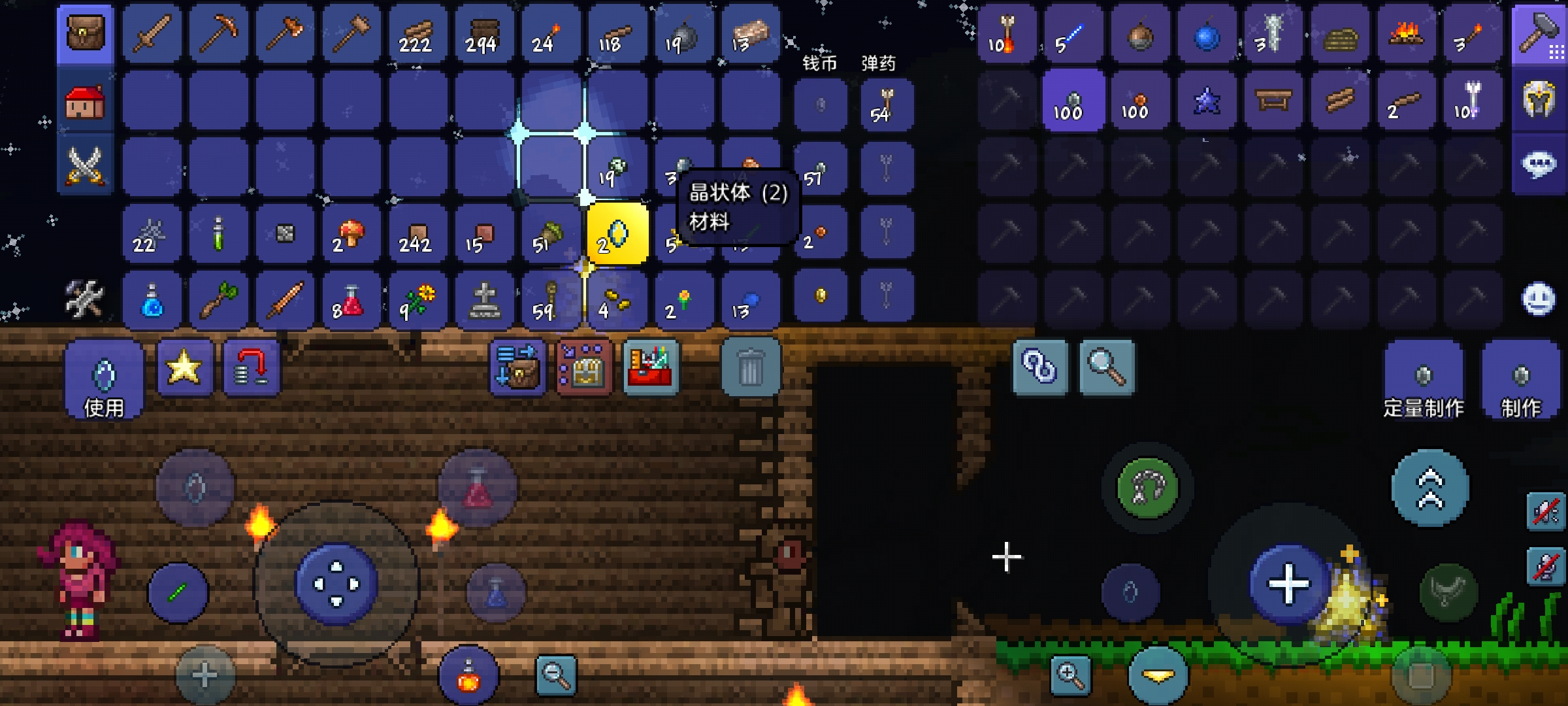Select the copper pickaxe hotbar slot
Image resolution: width=1568 pixels, height=706 pixels.
click(x=218, y=33)
